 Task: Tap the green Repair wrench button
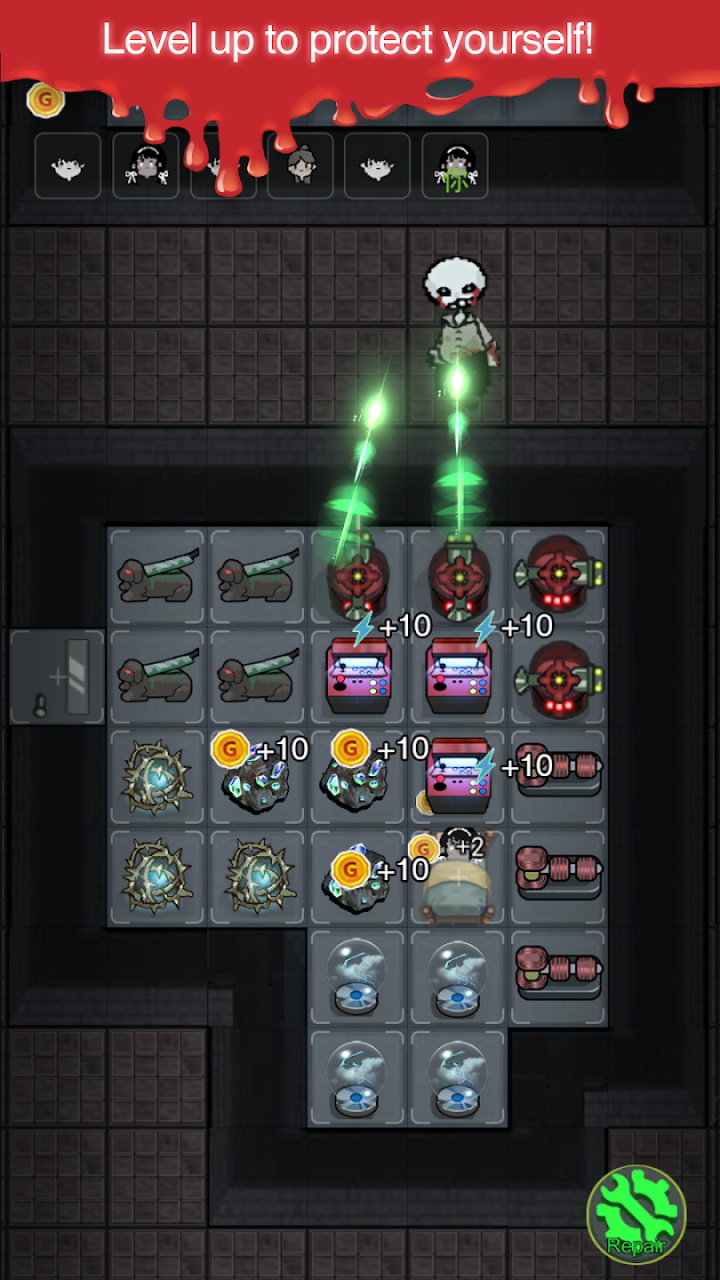point(636,1215)
